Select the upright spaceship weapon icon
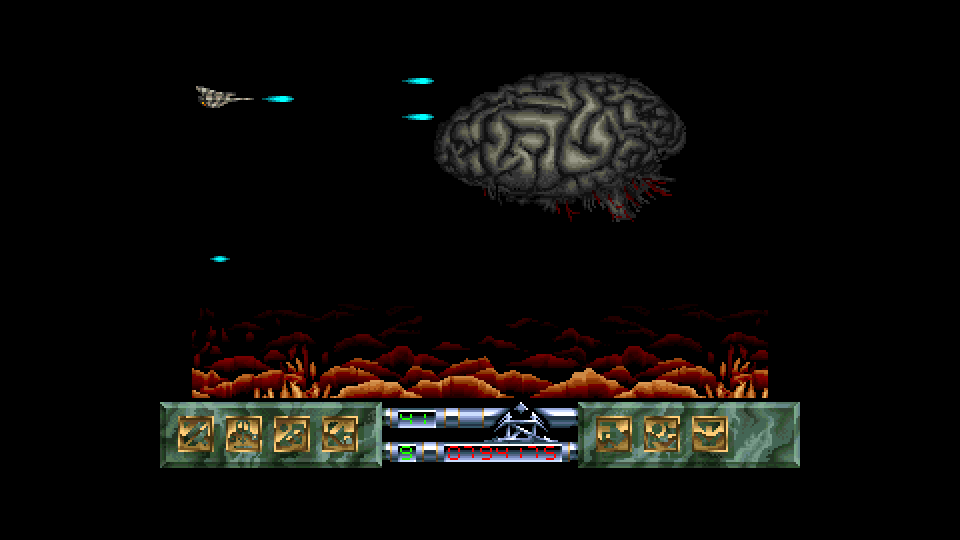Image resolution: width=960 pixels, height=540 pixels. click(x=243, y=434)
